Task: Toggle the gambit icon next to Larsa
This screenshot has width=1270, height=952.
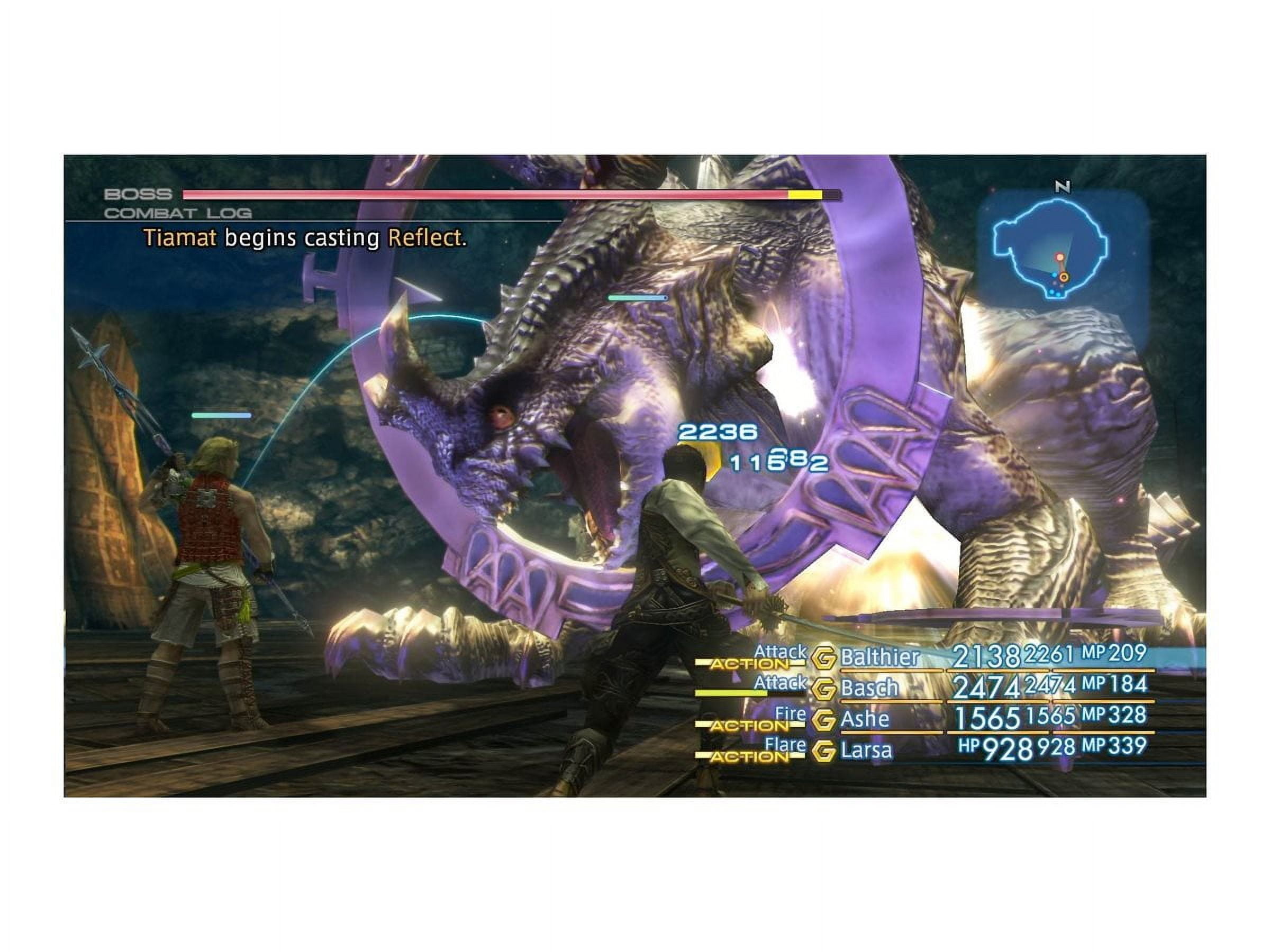Action: click(x=823, y=751)
